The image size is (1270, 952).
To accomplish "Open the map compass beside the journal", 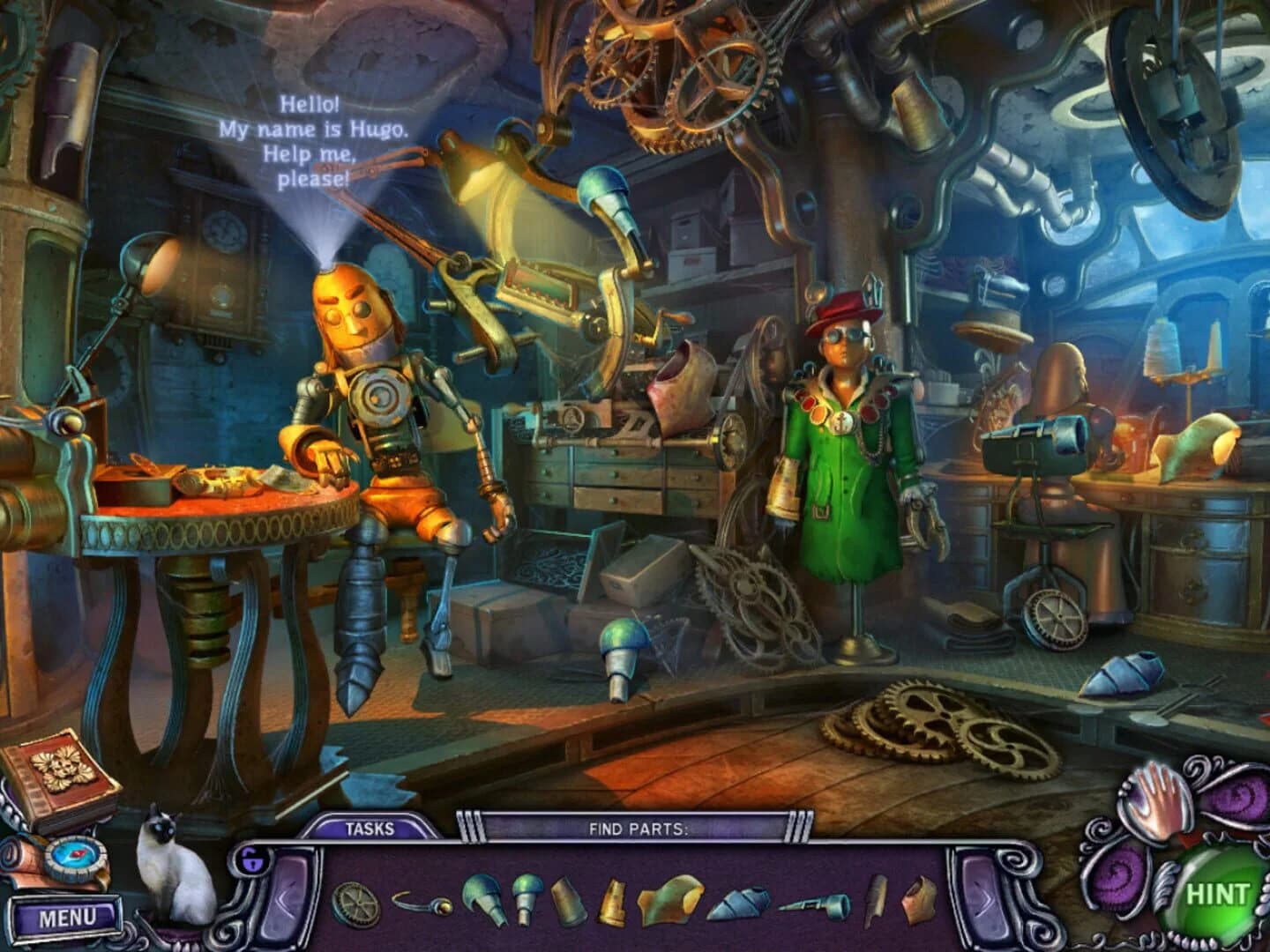I will (x=75, y=858).
